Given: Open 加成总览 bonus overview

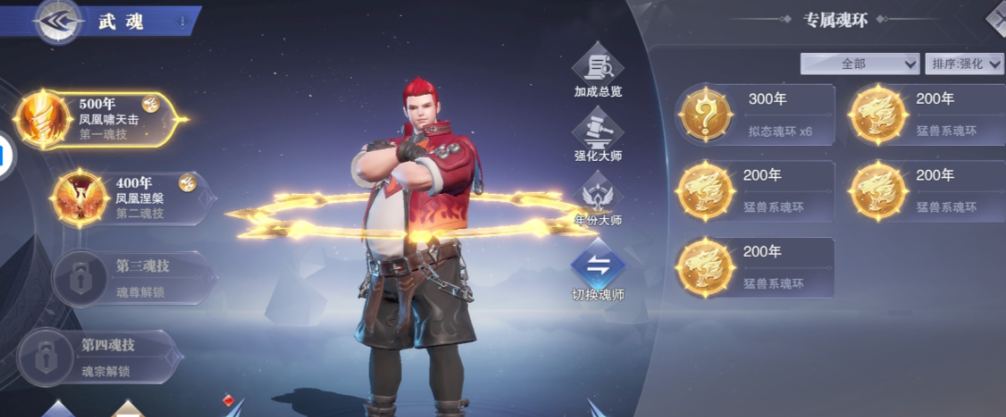Looking at the screenshot, I should click(x=597, y=72).
